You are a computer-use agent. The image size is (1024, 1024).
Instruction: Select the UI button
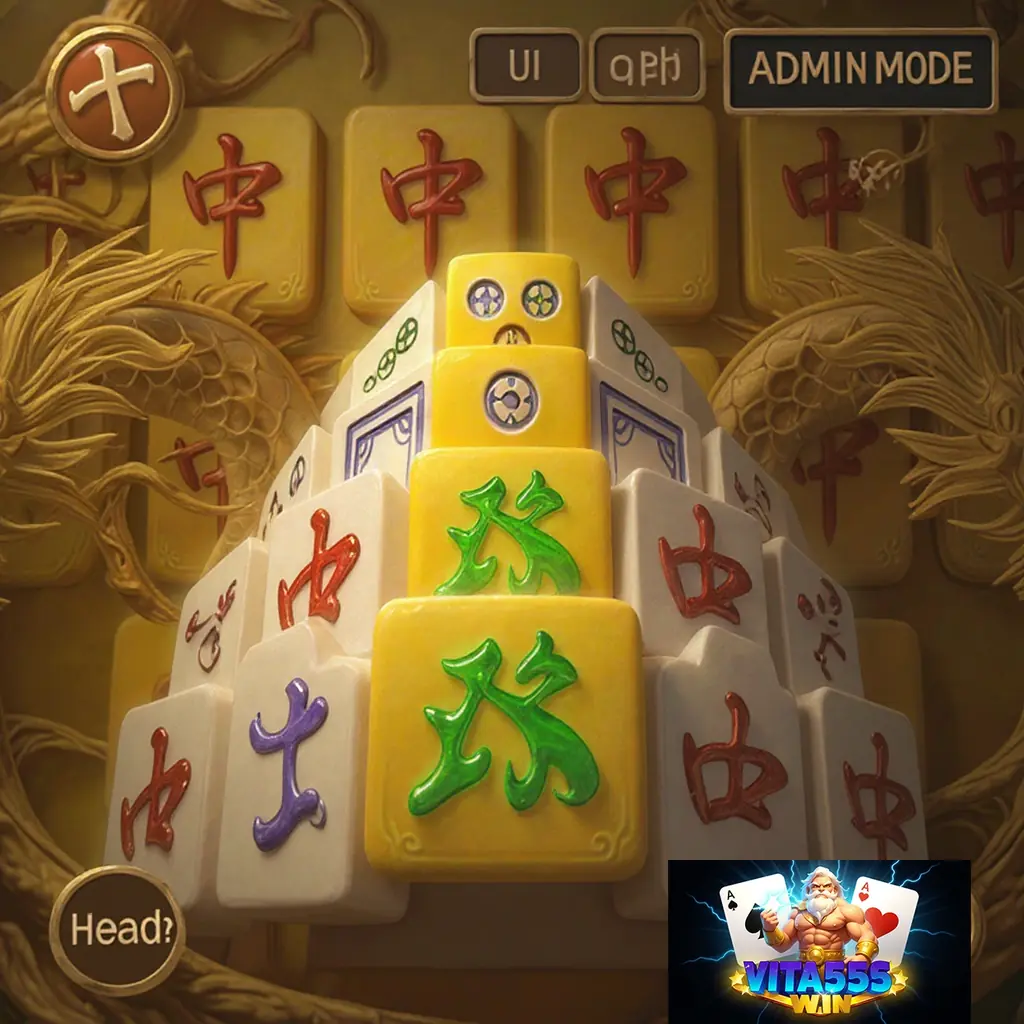[x=525, y=67]
